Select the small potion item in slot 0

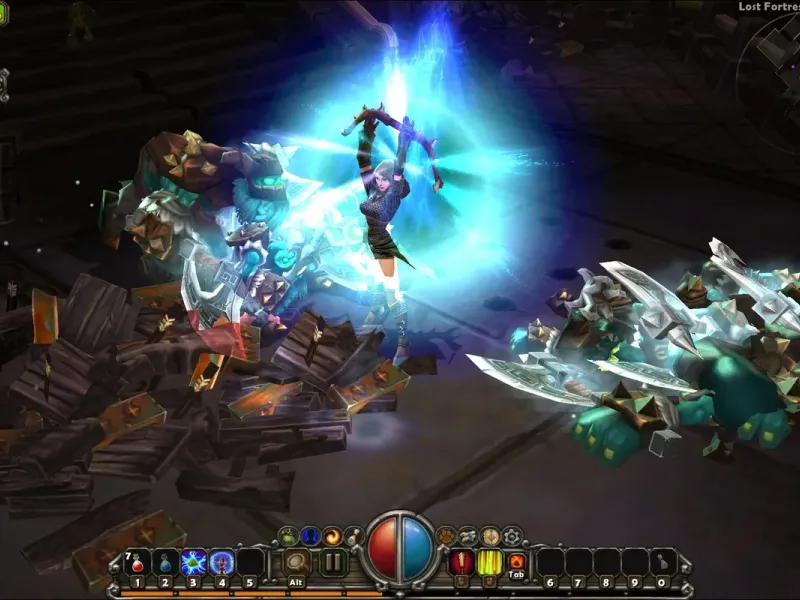click(x=661, y=562)
